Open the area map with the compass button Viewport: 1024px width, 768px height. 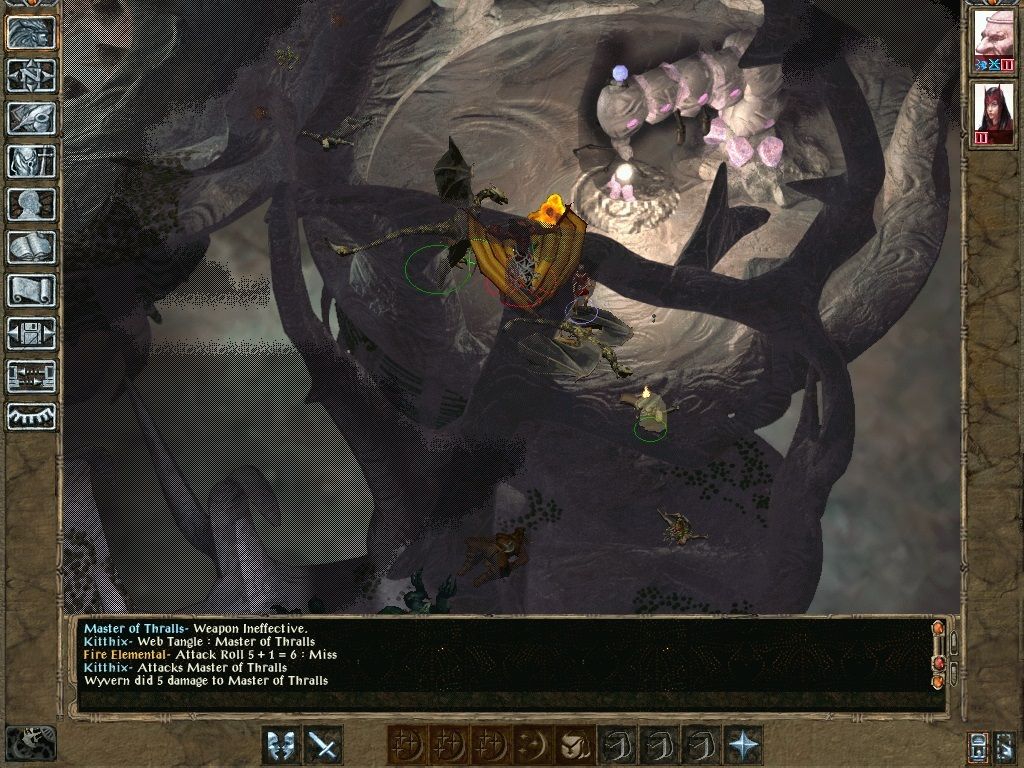[x=30, y=75]
